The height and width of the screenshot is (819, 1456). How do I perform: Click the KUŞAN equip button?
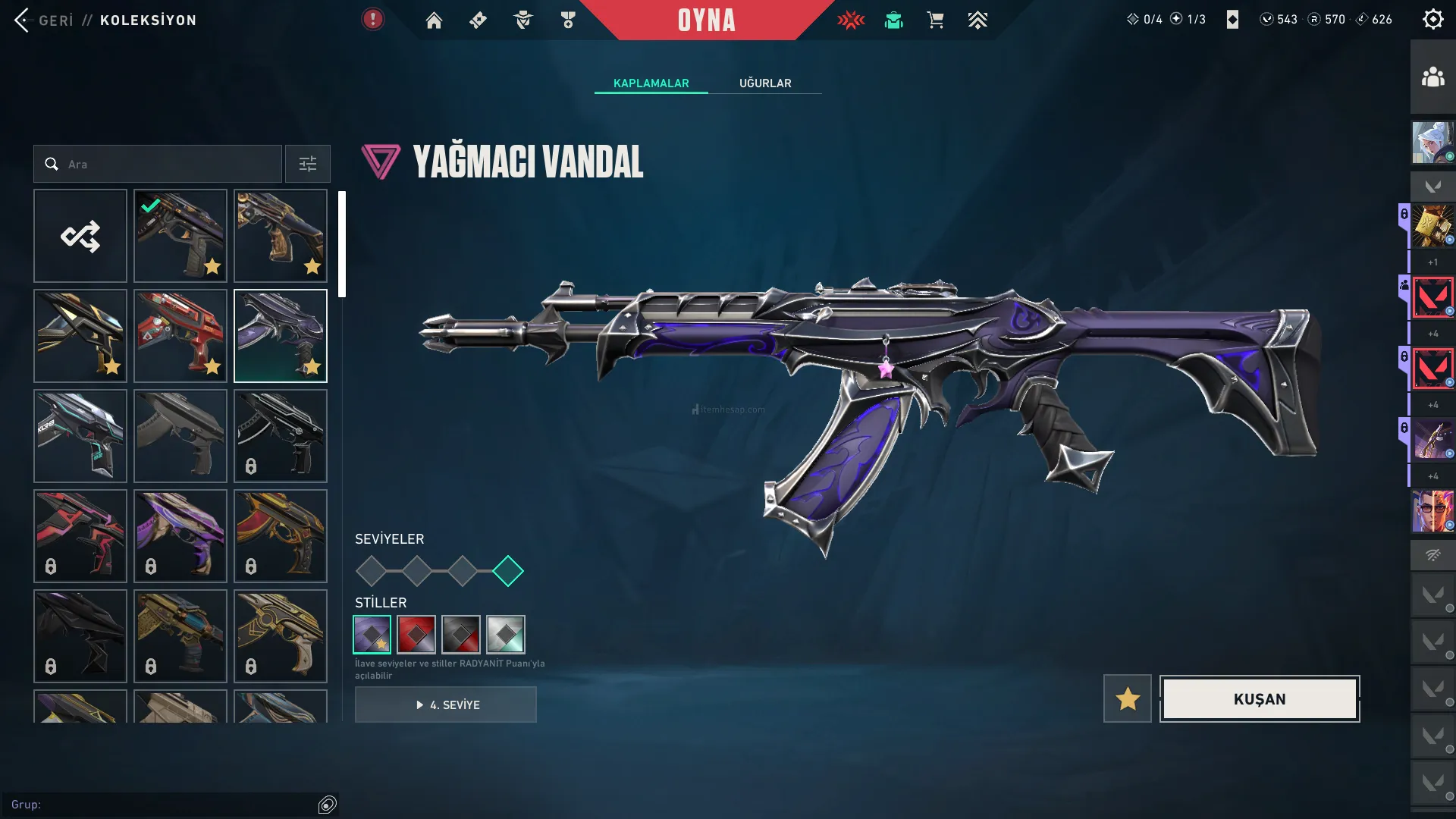(1259, 698)
